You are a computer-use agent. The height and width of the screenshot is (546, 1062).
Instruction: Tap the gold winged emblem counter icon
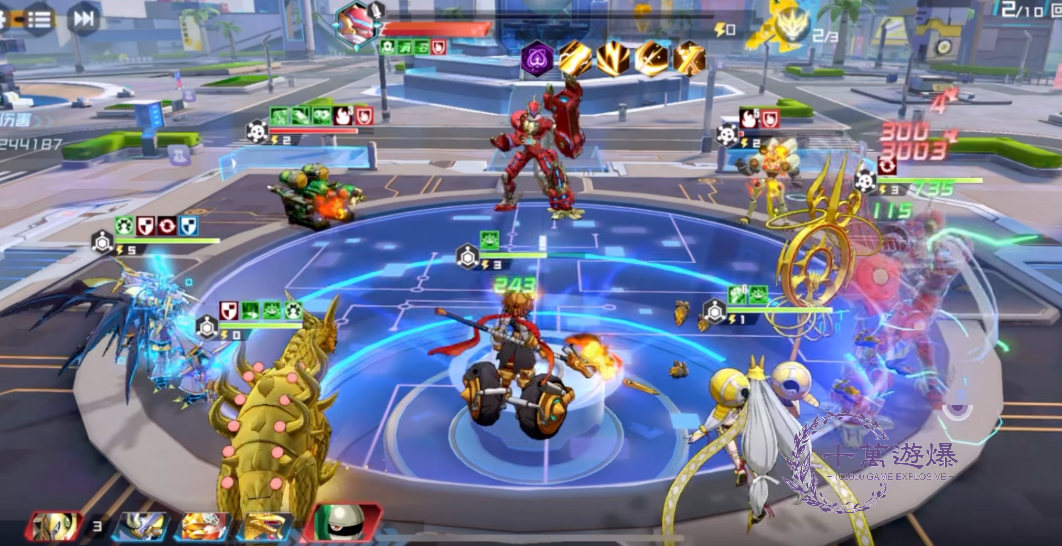[789, 24]
